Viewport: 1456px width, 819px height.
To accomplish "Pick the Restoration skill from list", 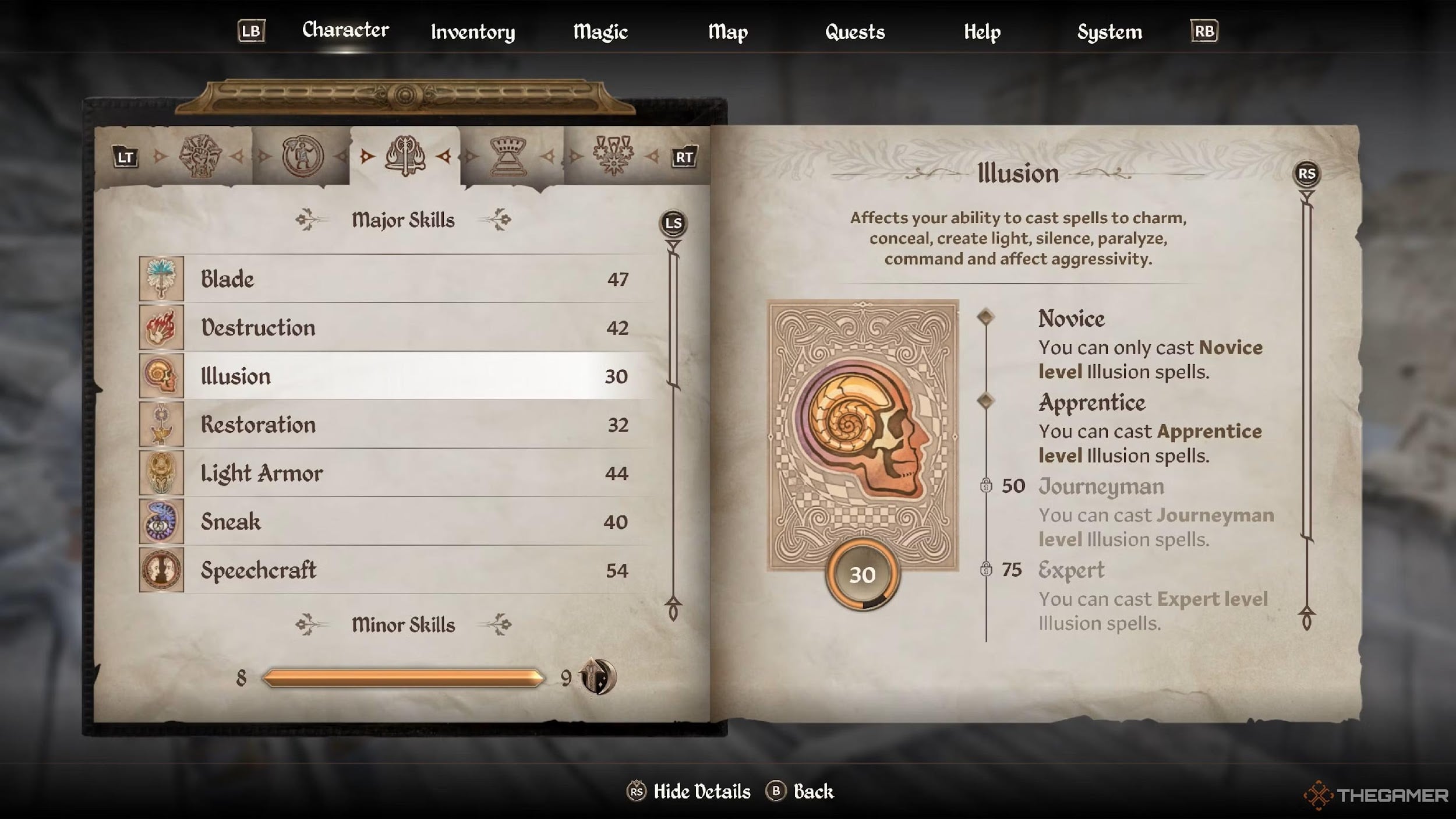I will 396,425.
